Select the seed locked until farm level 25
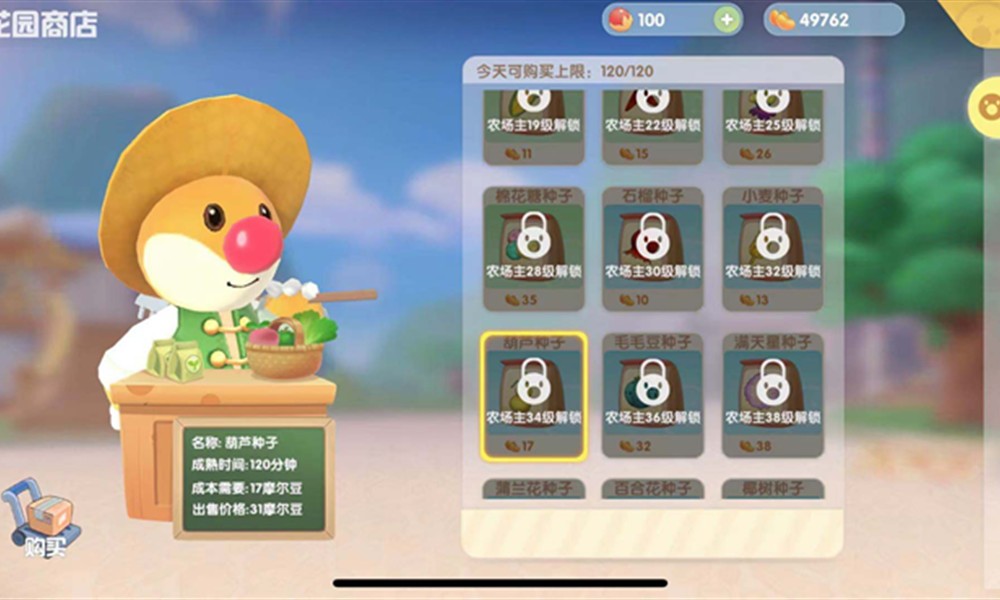This screenshot has width=1000, height=600. (773, 126)
